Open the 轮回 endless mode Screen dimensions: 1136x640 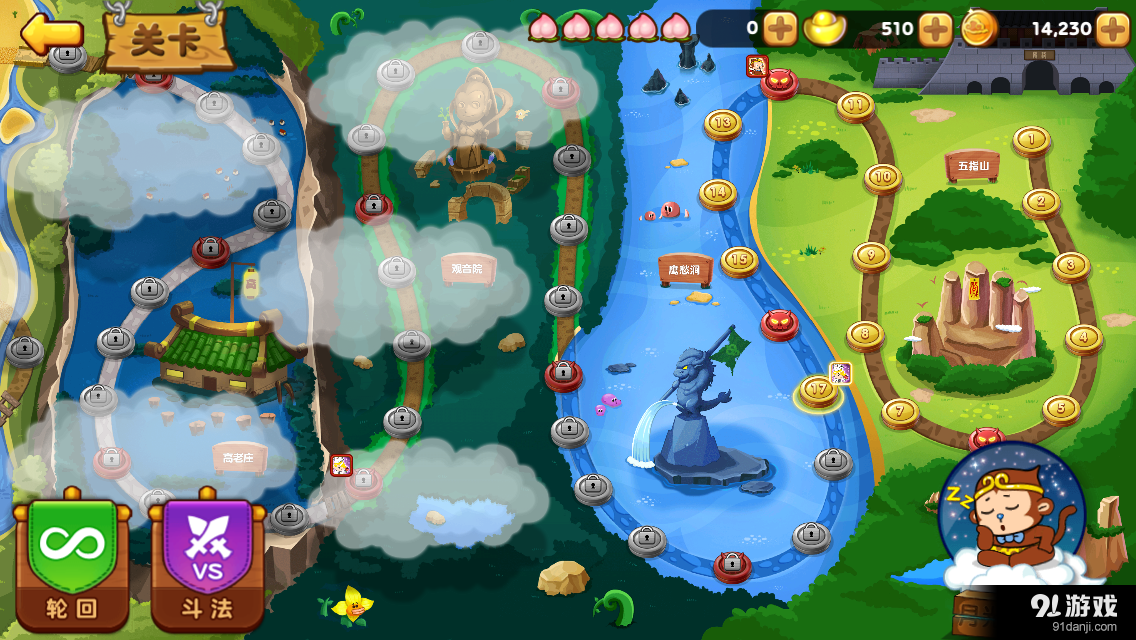point(72,560)
